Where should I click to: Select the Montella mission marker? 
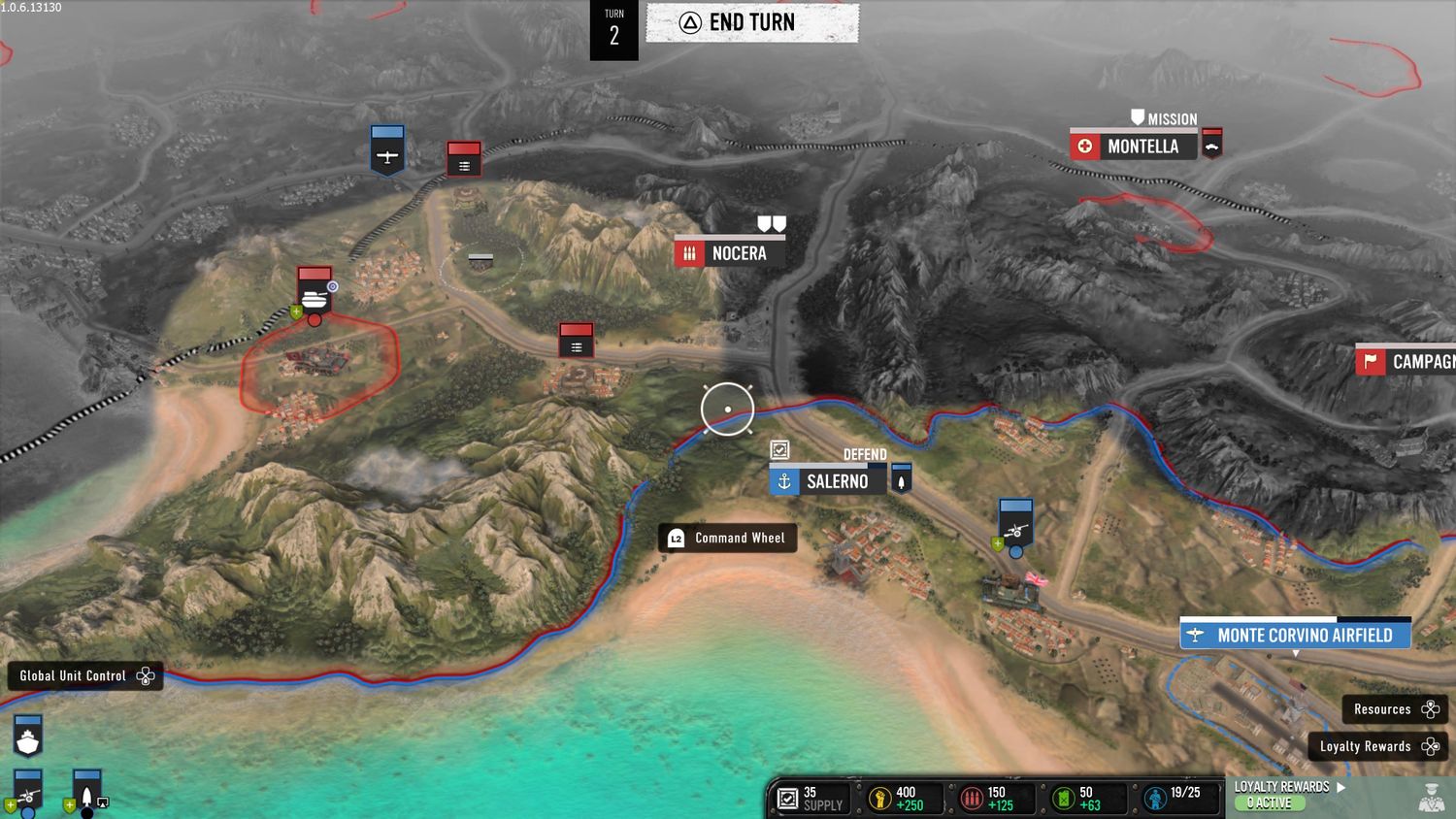[x=1133, y=147]
